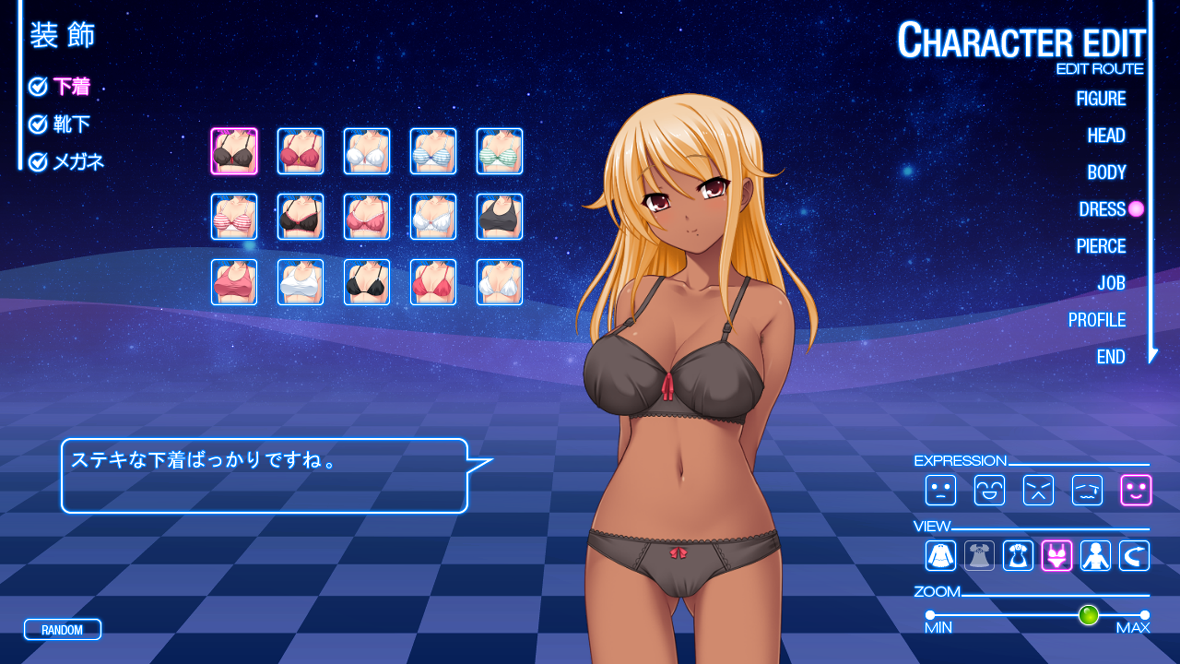Screen dimensions: 1180x664
Task: Switch view to the crescent moon icon
Action: 1134,556
